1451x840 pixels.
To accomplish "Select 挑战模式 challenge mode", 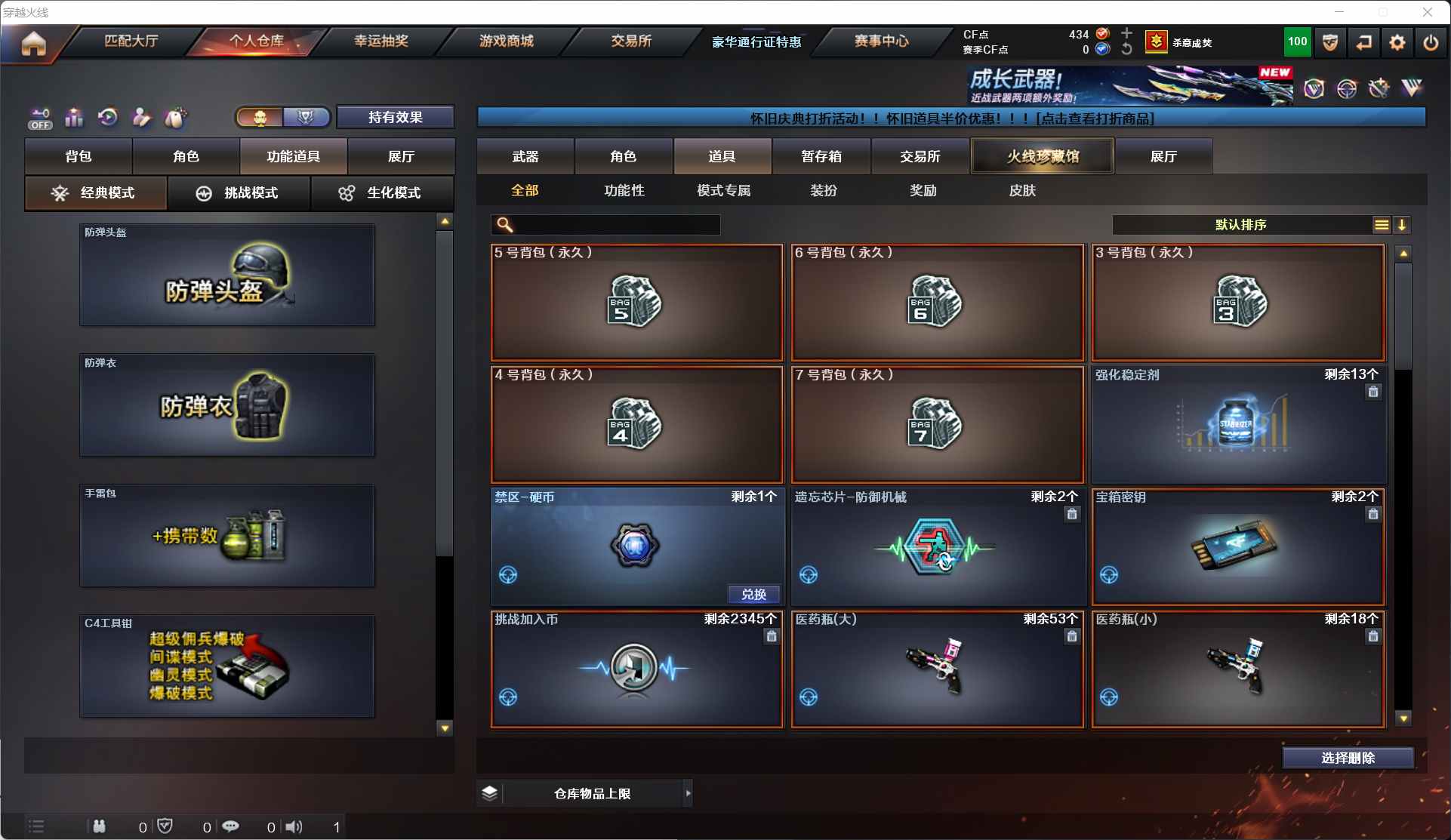I will pyautogui.click(x=239, y=193).
